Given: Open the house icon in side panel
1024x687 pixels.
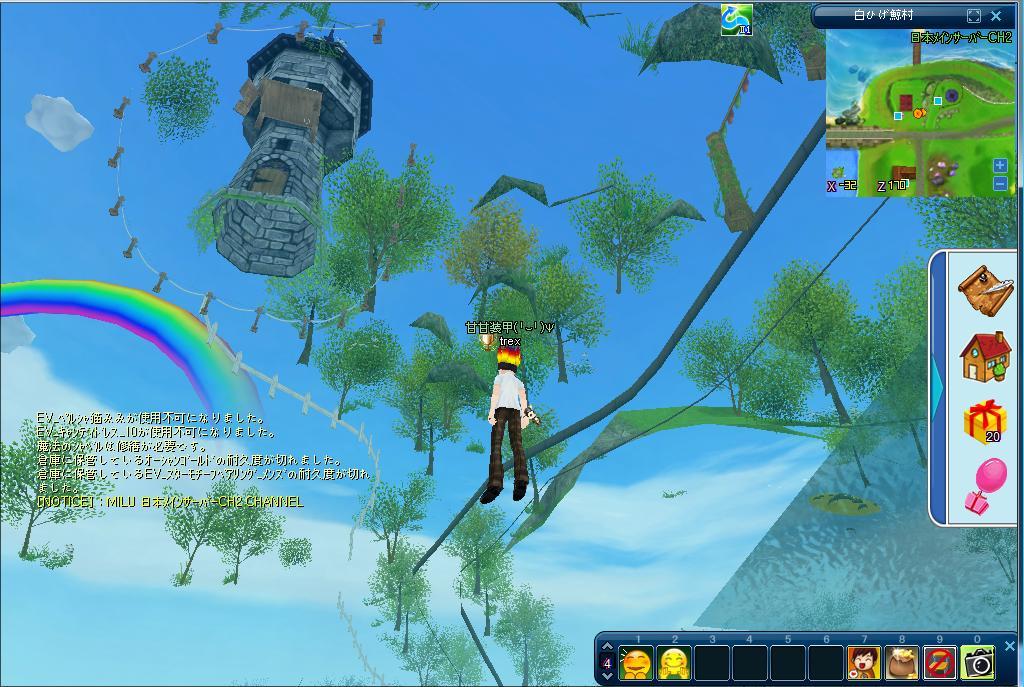Looking at the screenshot, I should [986, 356].
